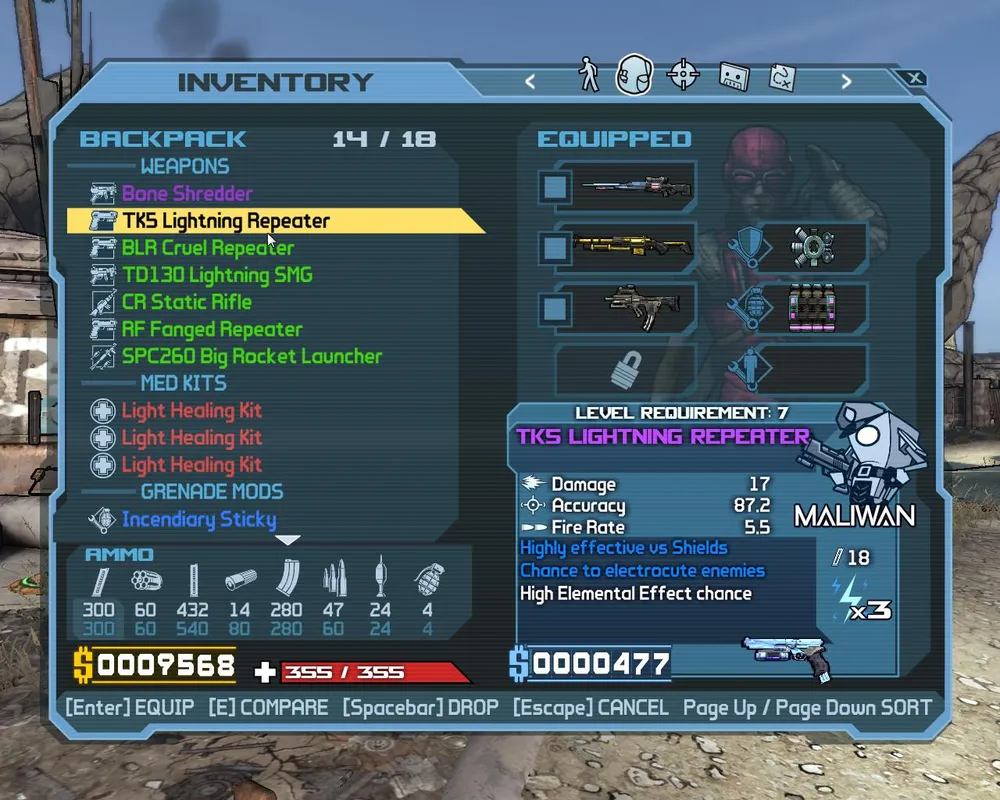The height and width of the screenshot is (800, 1000).
Task: Choose the TK5 Lightning Repeater entry
Action: [226, 221]
